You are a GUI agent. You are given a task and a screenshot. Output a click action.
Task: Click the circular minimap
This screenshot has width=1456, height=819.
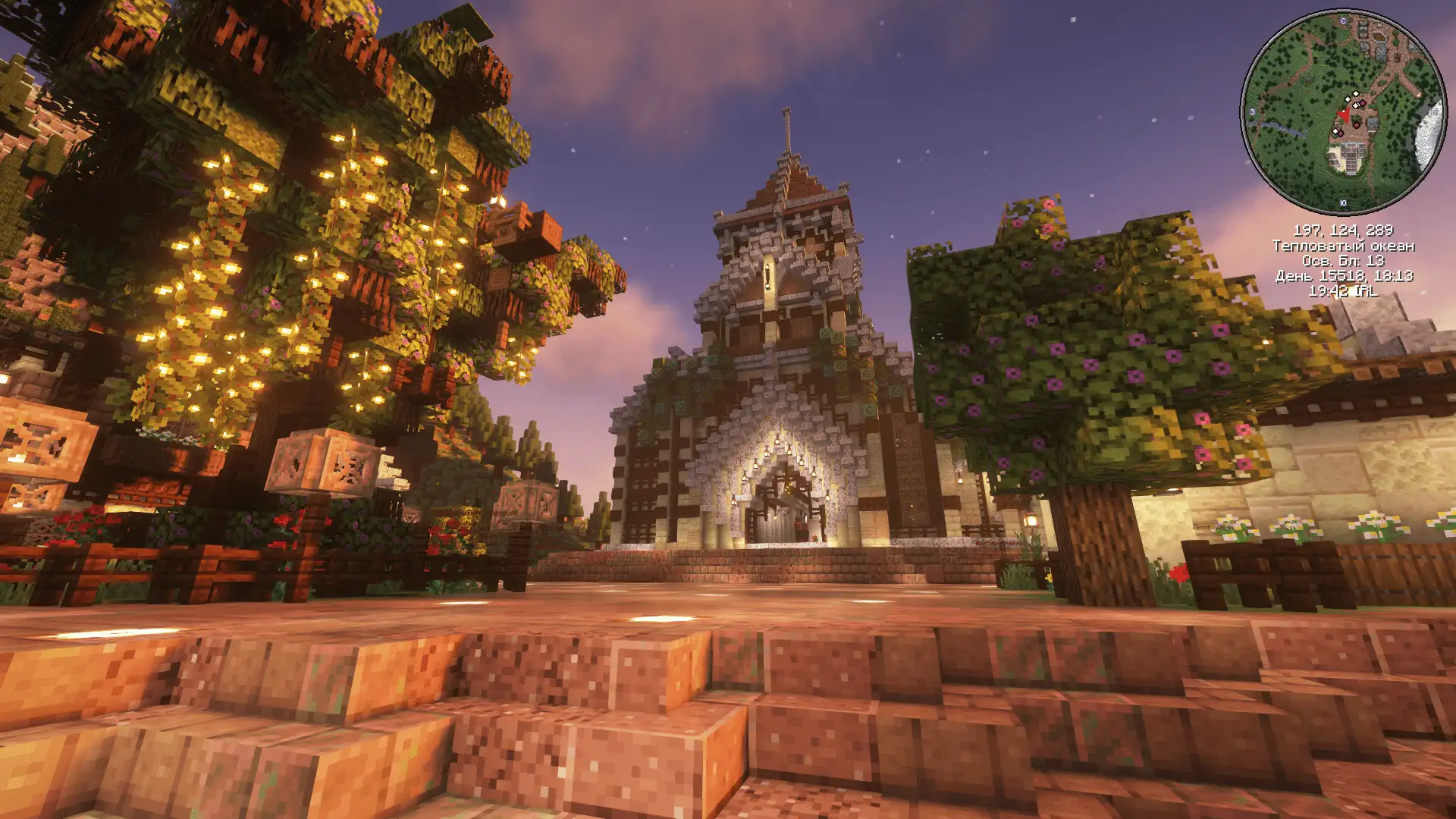[1343, 112]
